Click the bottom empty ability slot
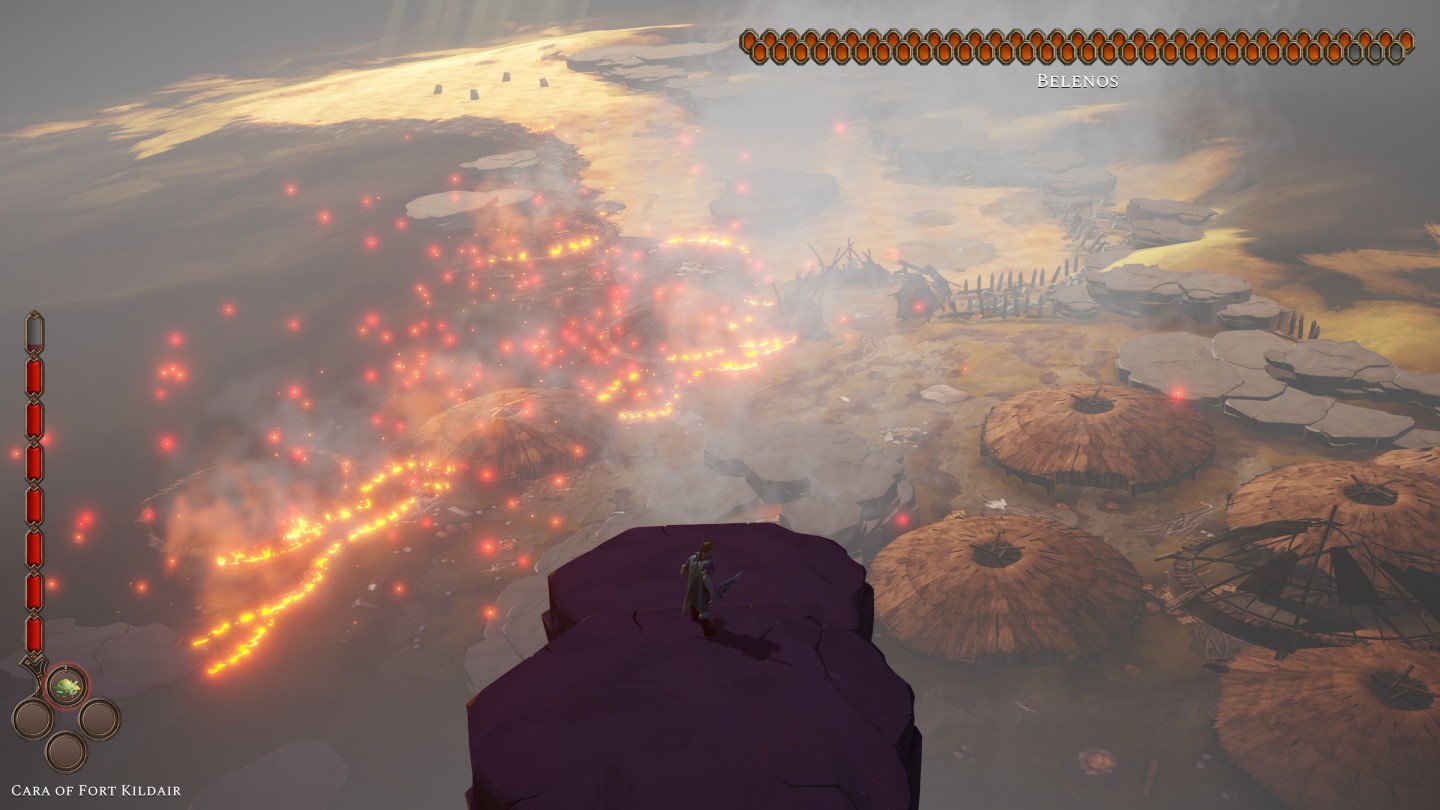Screen dimensions: 1440x810 66,751
